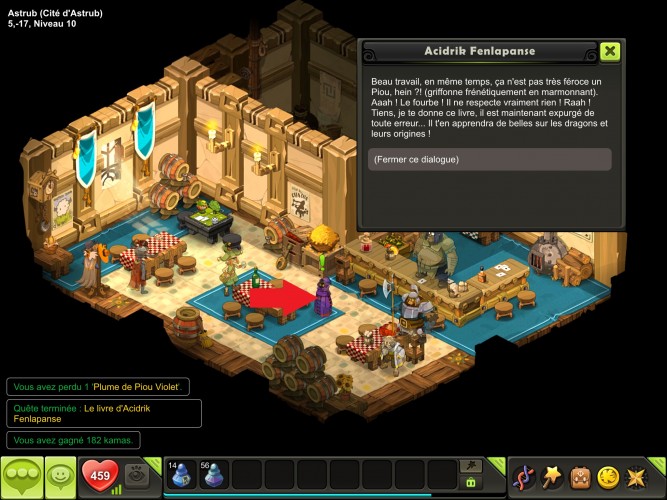Open the gold spiky star menu
Viewport: 667px width, 500px height.
pos(636,477)
